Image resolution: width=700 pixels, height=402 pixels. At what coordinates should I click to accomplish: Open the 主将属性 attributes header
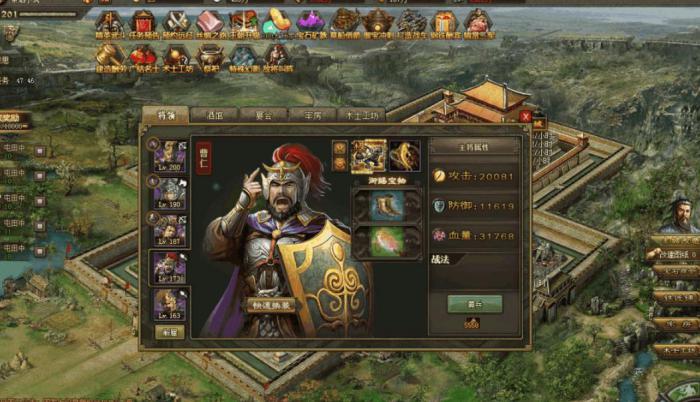pyautogui.click(x=474, y=146)
